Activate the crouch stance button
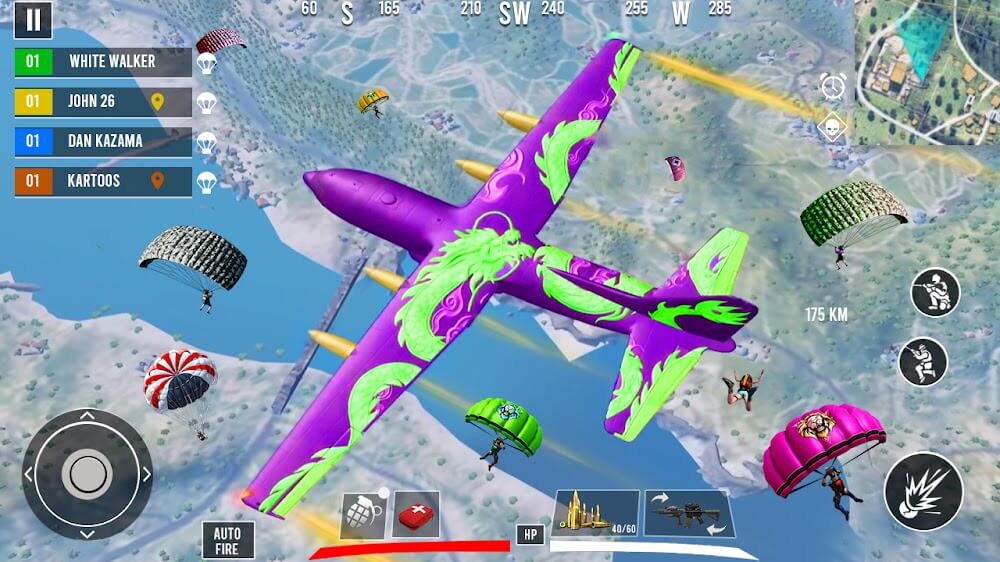The width and height of the screenshot is (1000, 562). click(935, 292)
